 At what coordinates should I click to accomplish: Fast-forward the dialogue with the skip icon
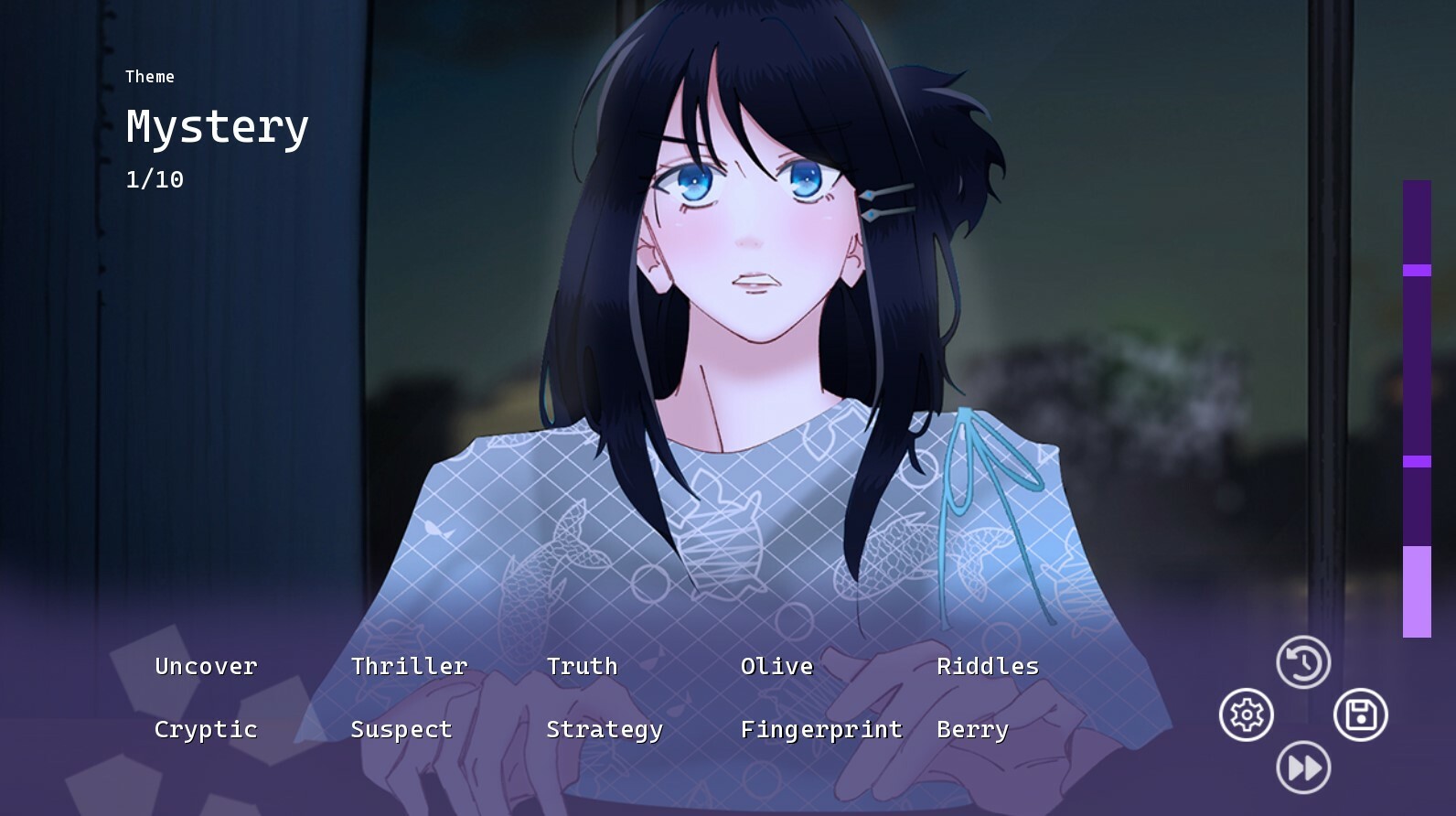click(1302, 768)
